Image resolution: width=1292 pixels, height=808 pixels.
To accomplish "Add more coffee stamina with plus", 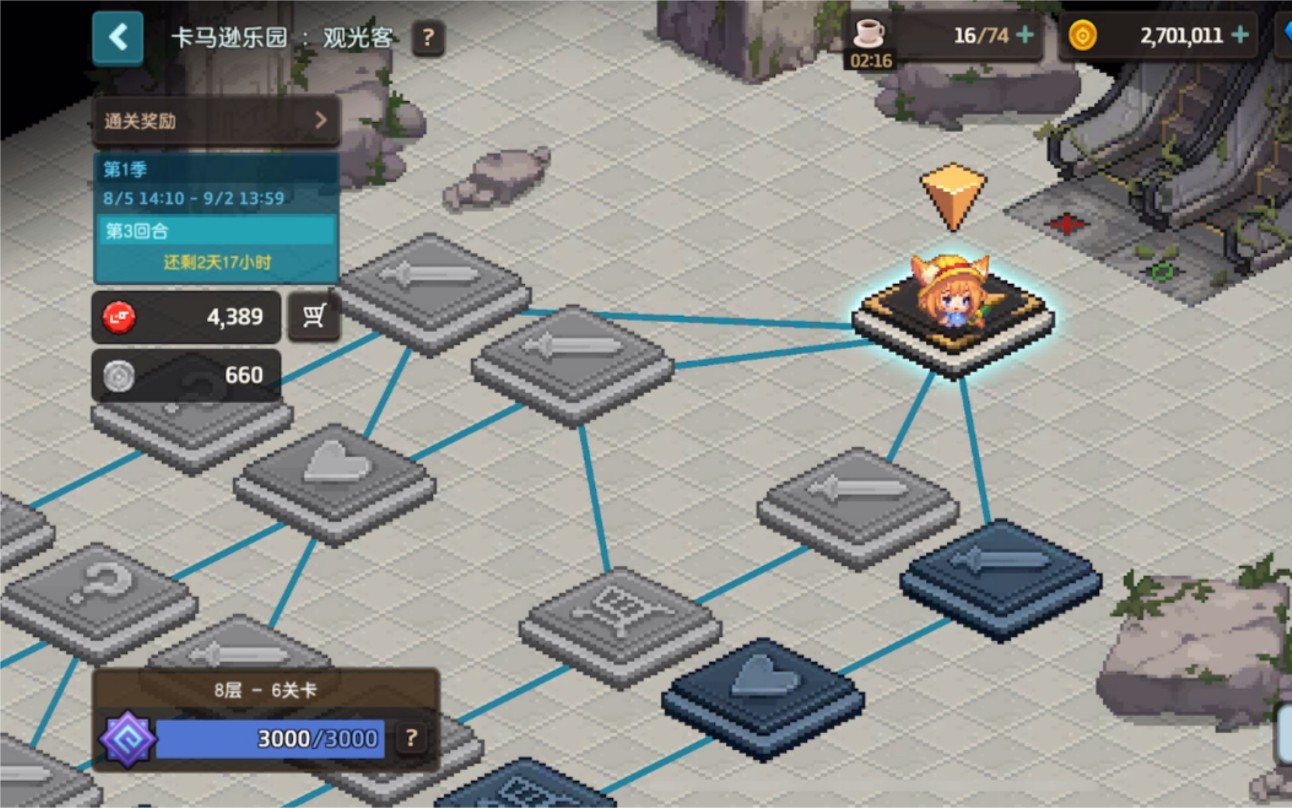I will pyautogui.click(x=1025, y=36).
